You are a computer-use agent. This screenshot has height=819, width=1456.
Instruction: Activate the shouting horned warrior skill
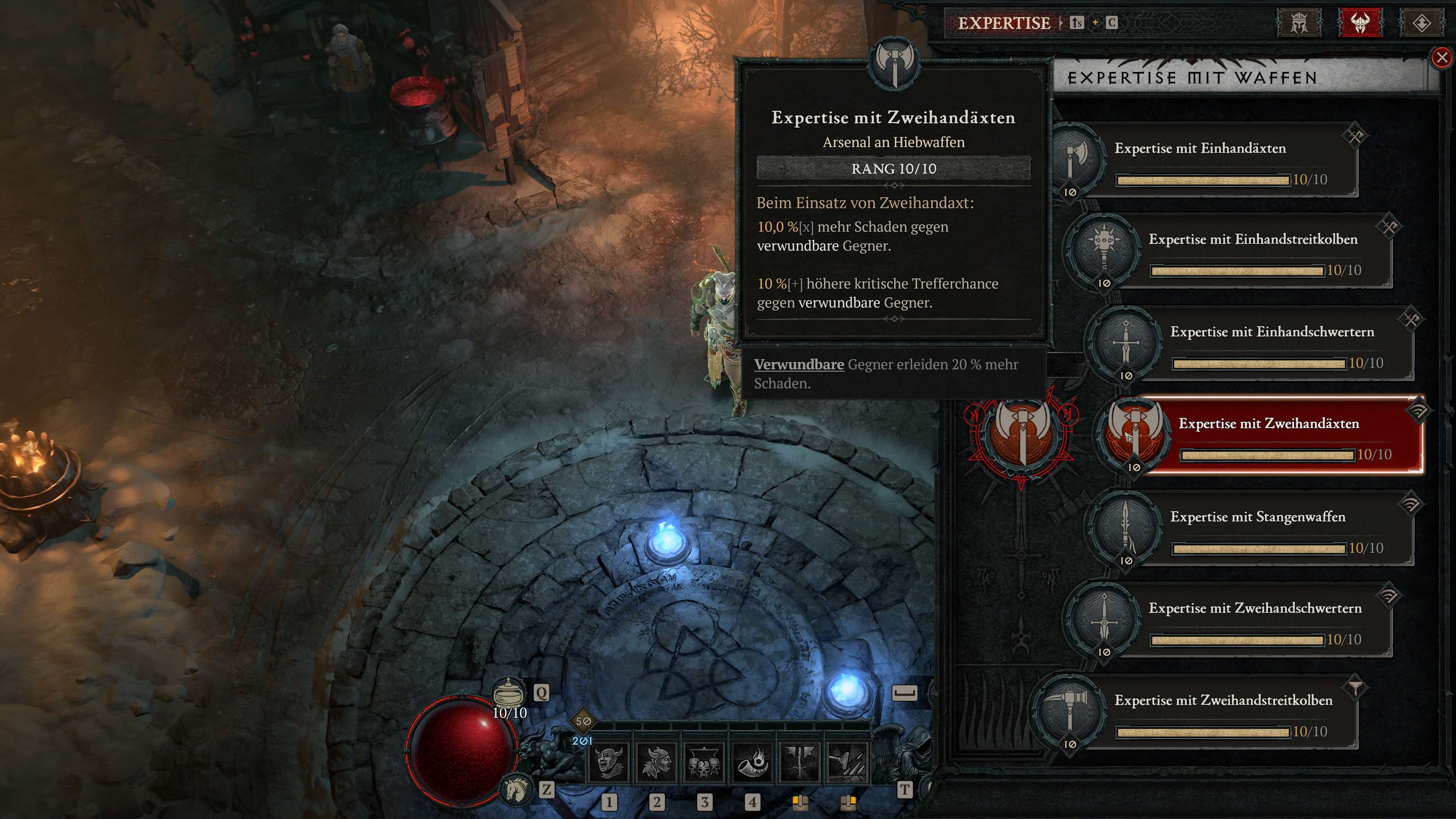[x=609, y=763]
